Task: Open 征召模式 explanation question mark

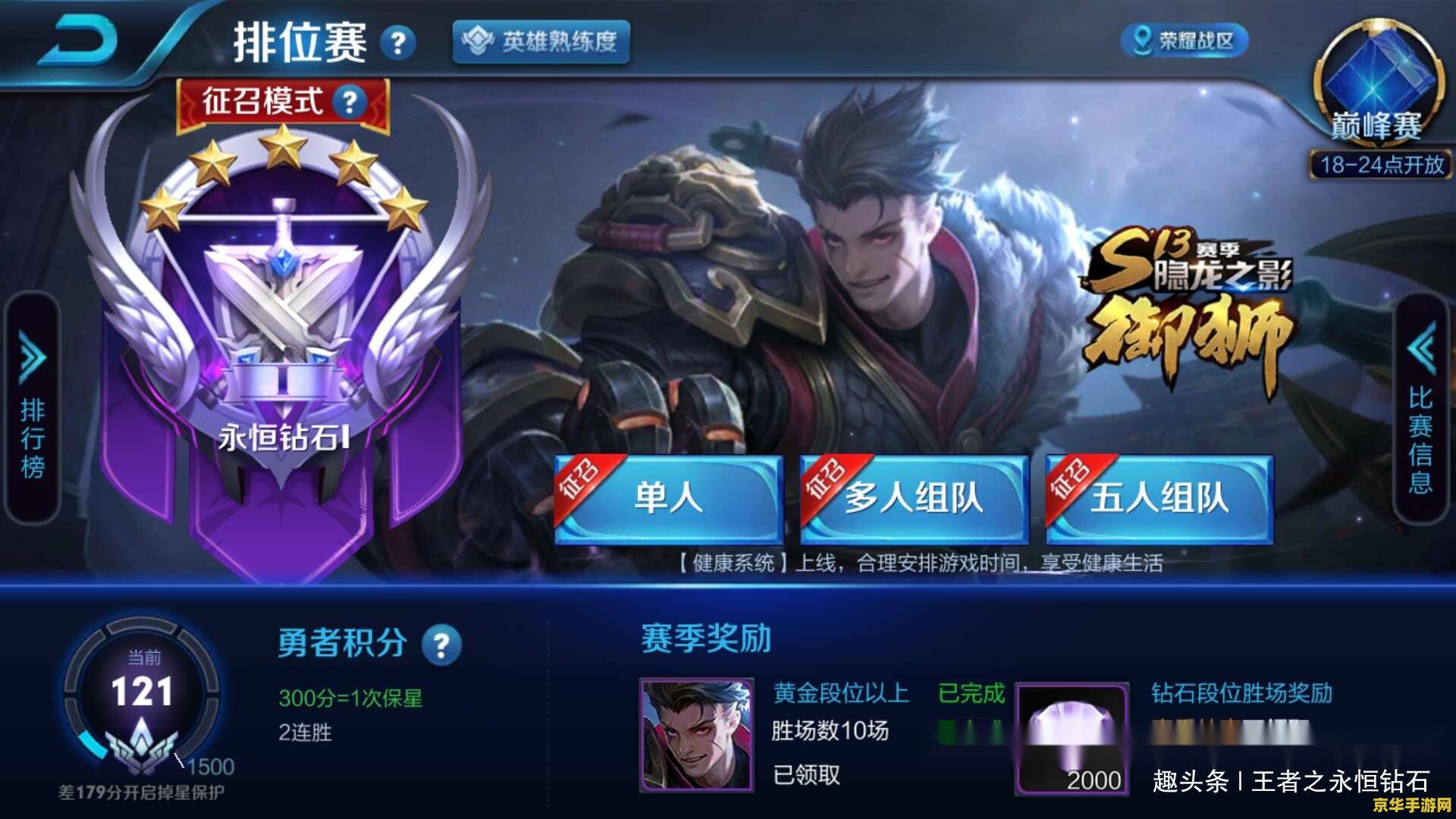Action: click(x=348, y=101)
